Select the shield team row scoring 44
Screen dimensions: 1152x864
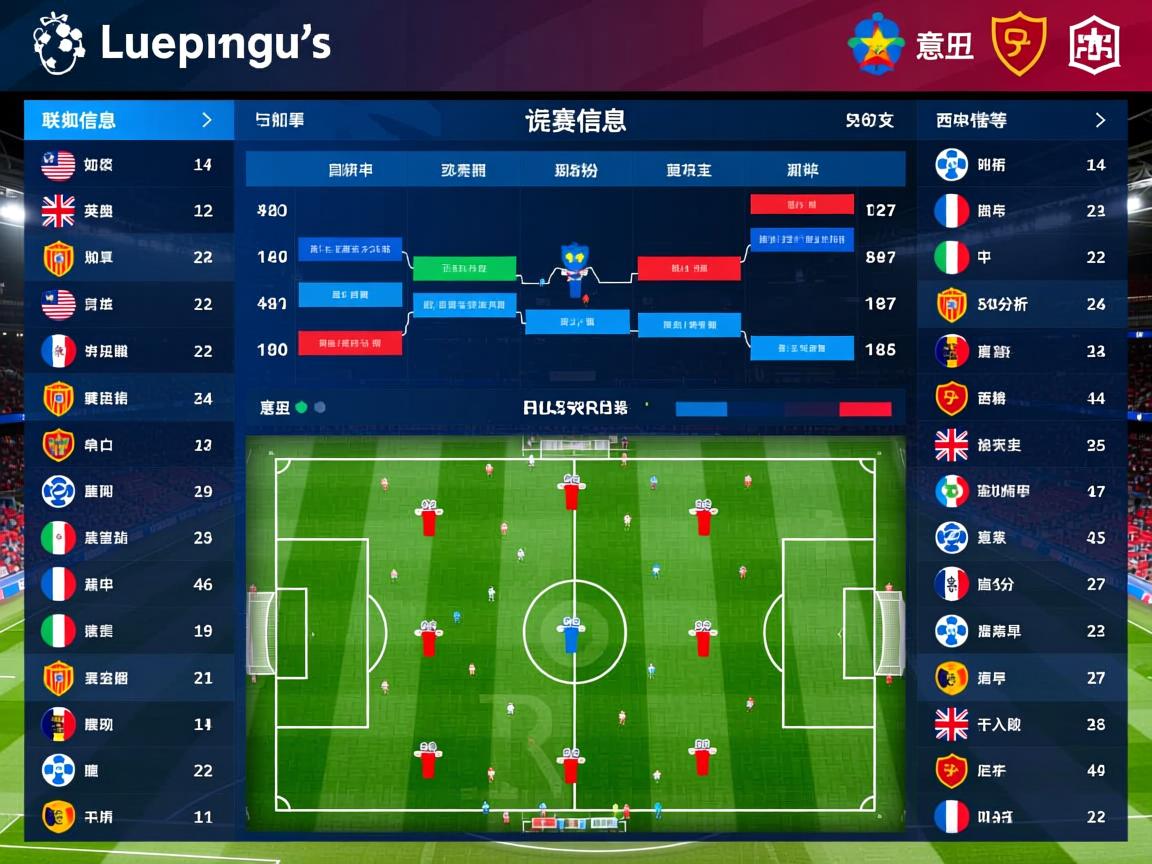click(x=1022, y=398)
